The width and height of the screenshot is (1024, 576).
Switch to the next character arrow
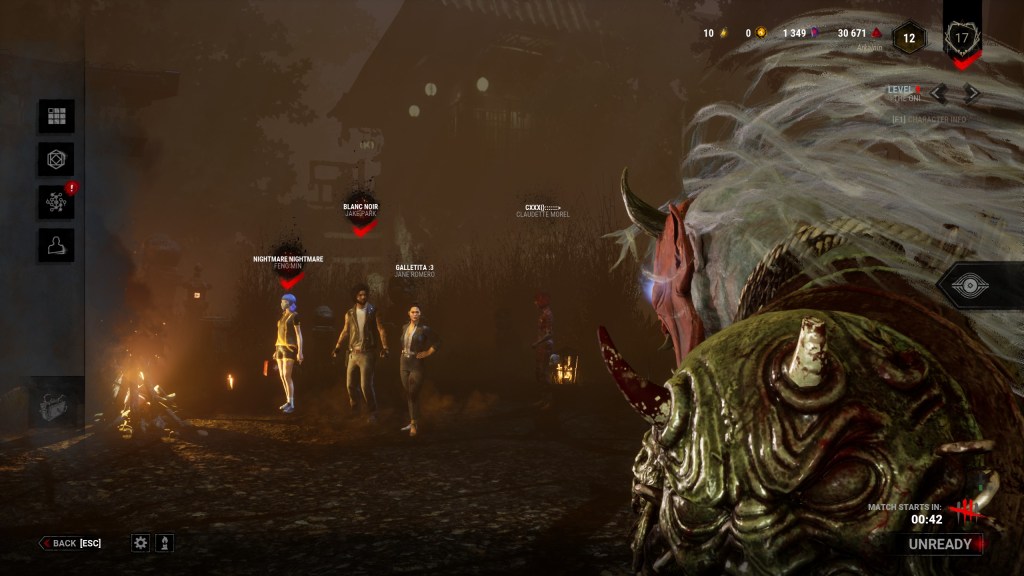(971, 94)
